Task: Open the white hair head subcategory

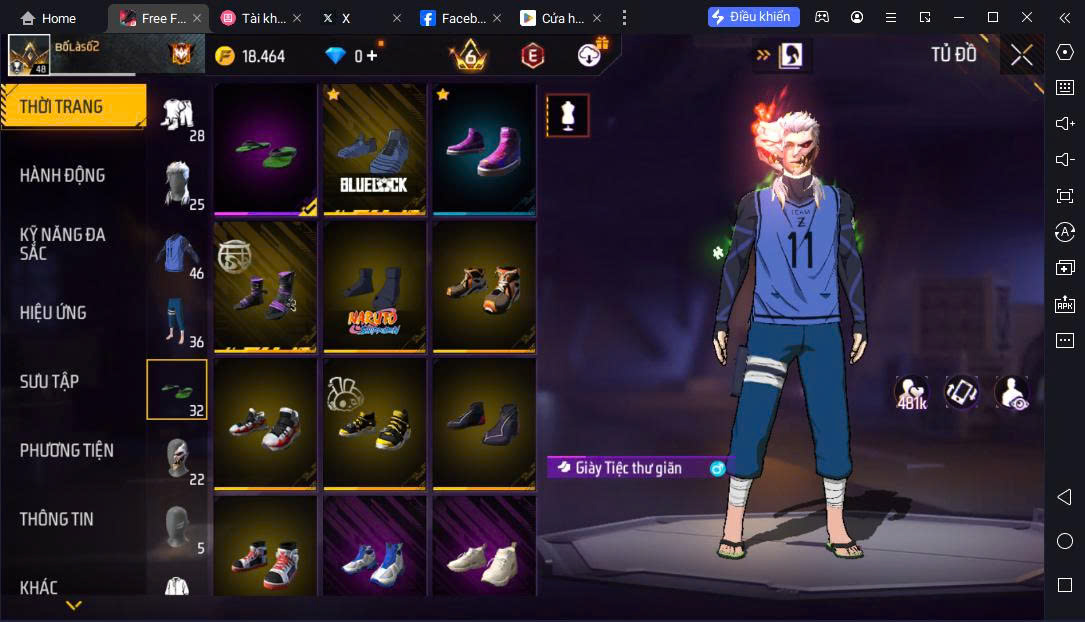Action: coord(176,185)
